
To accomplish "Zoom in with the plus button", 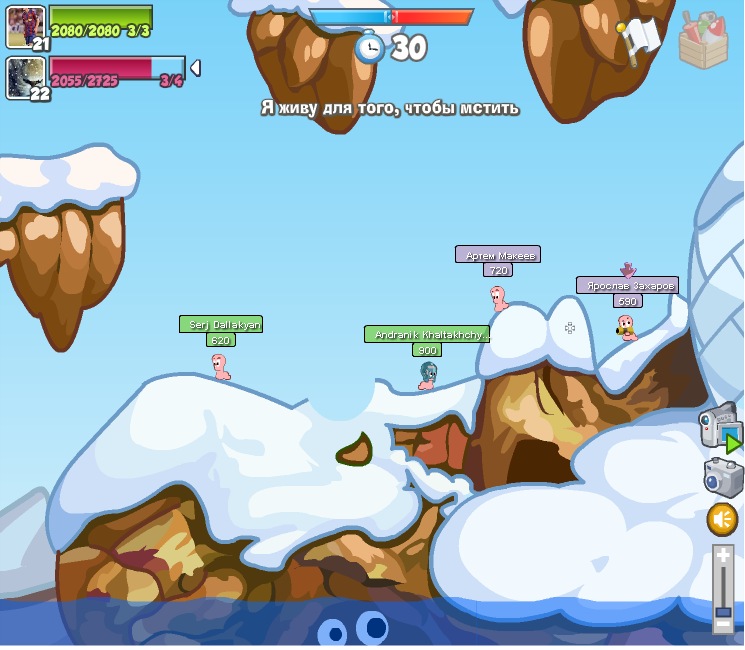I will point(723,555).
